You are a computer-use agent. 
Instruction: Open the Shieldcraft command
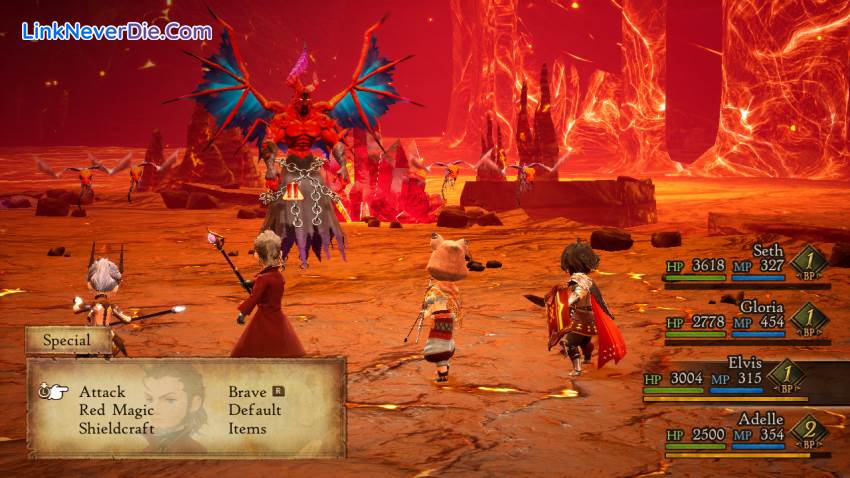tap(118, 428)
